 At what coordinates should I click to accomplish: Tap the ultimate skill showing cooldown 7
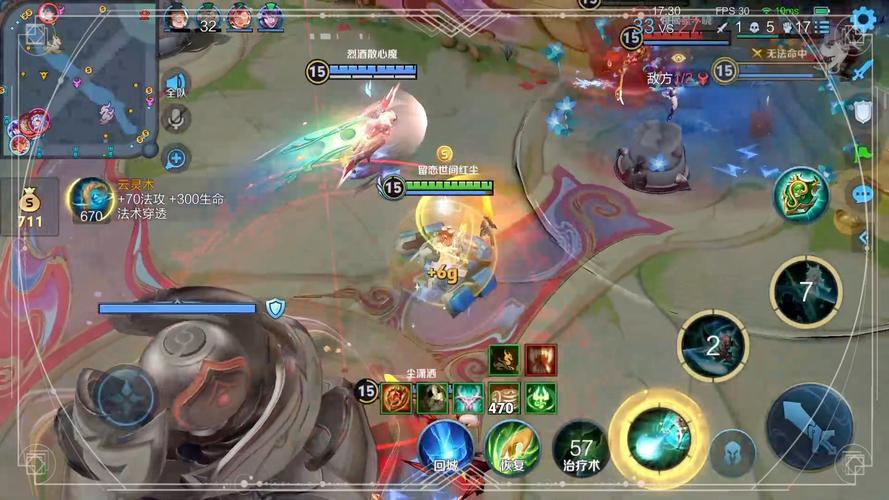[805, 291]
